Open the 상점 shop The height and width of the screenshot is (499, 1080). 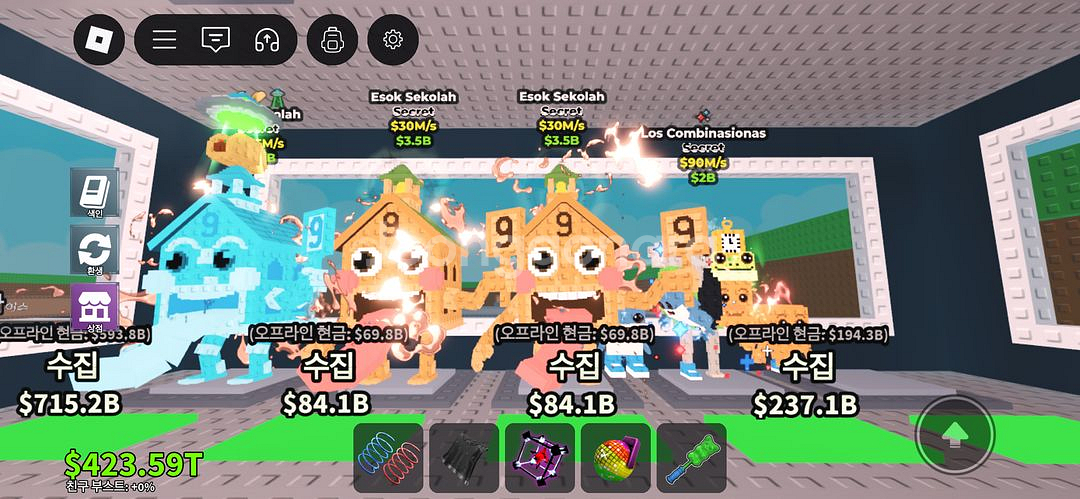pyautogui.click(x=95, y=307)
